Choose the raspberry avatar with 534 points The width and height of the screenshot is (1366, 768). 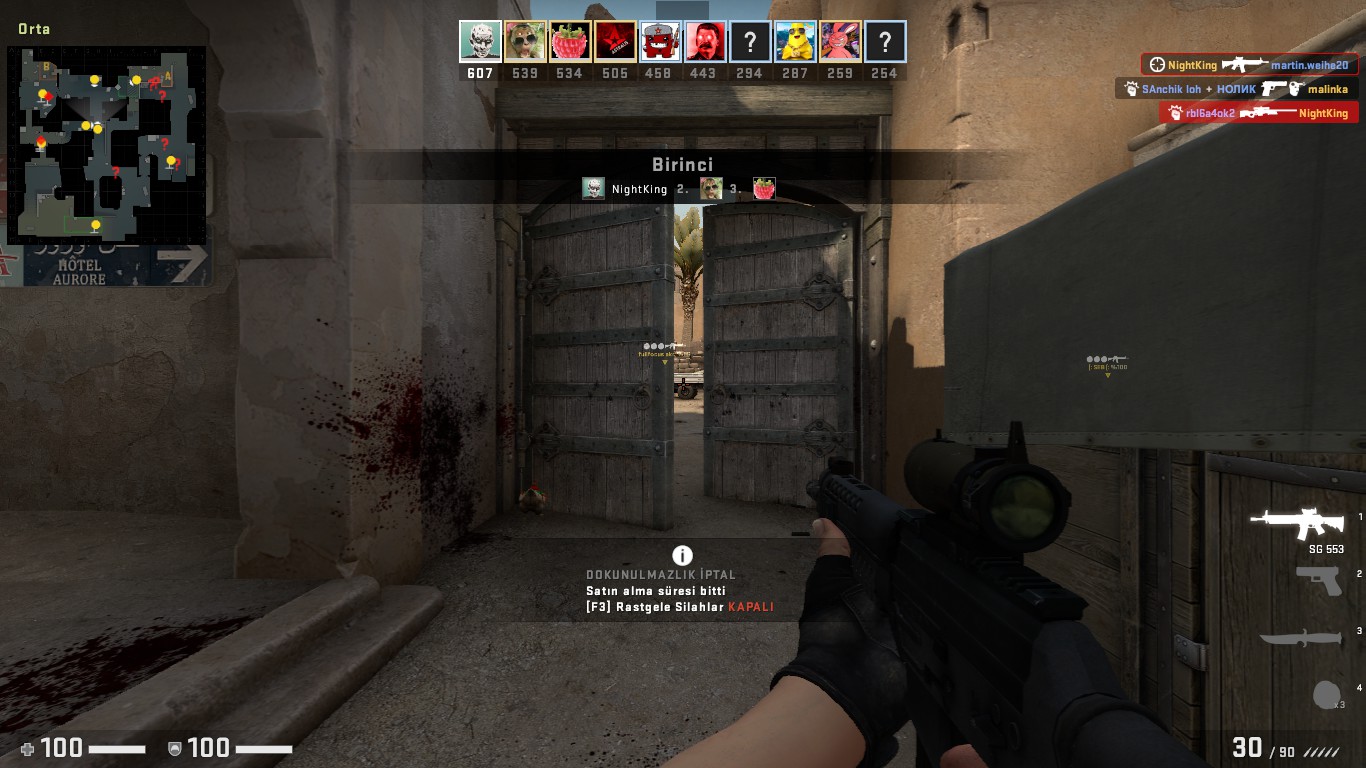(x=570, y=42)
